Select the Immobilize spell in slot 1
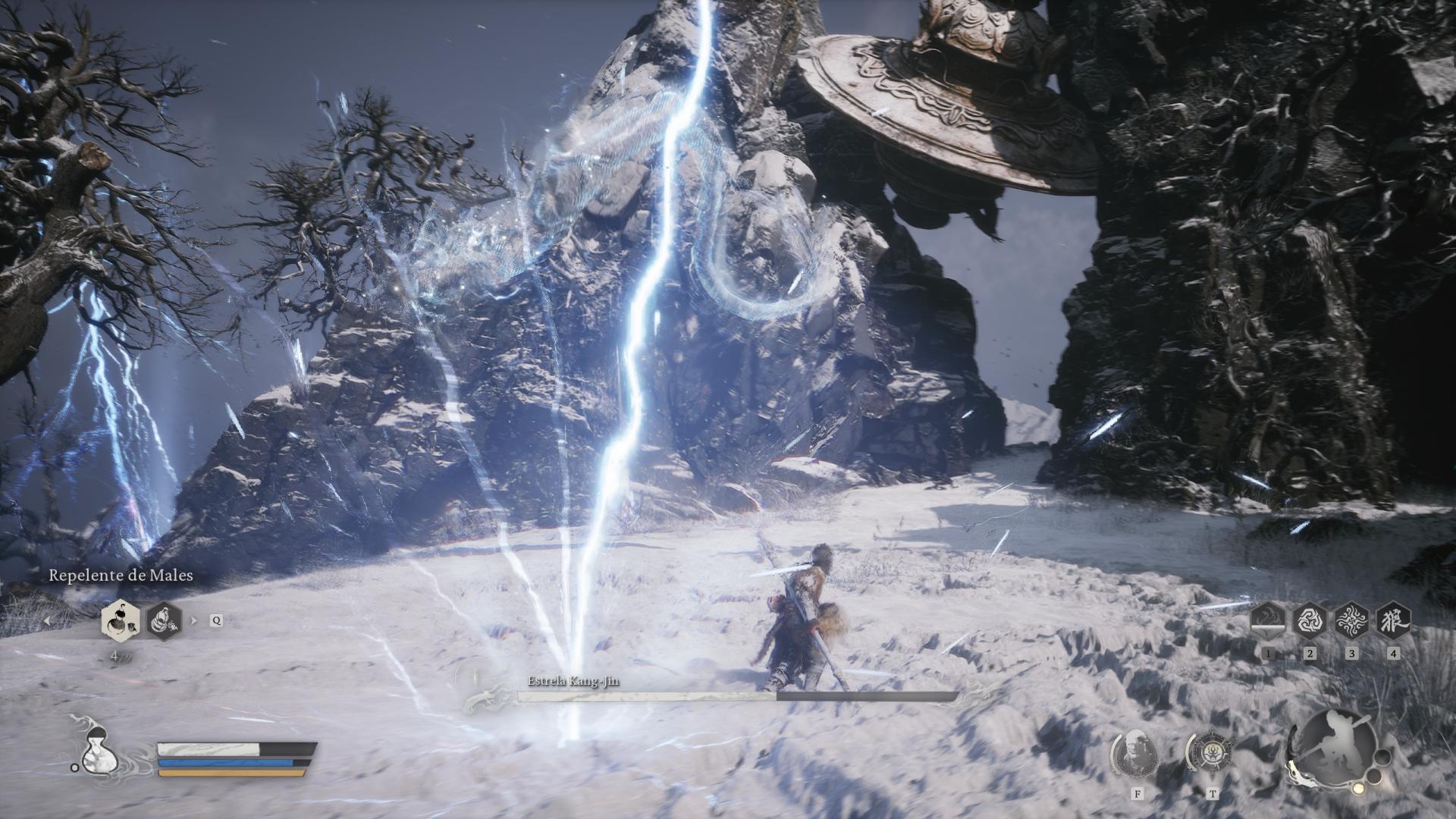 coord(1268,620)
